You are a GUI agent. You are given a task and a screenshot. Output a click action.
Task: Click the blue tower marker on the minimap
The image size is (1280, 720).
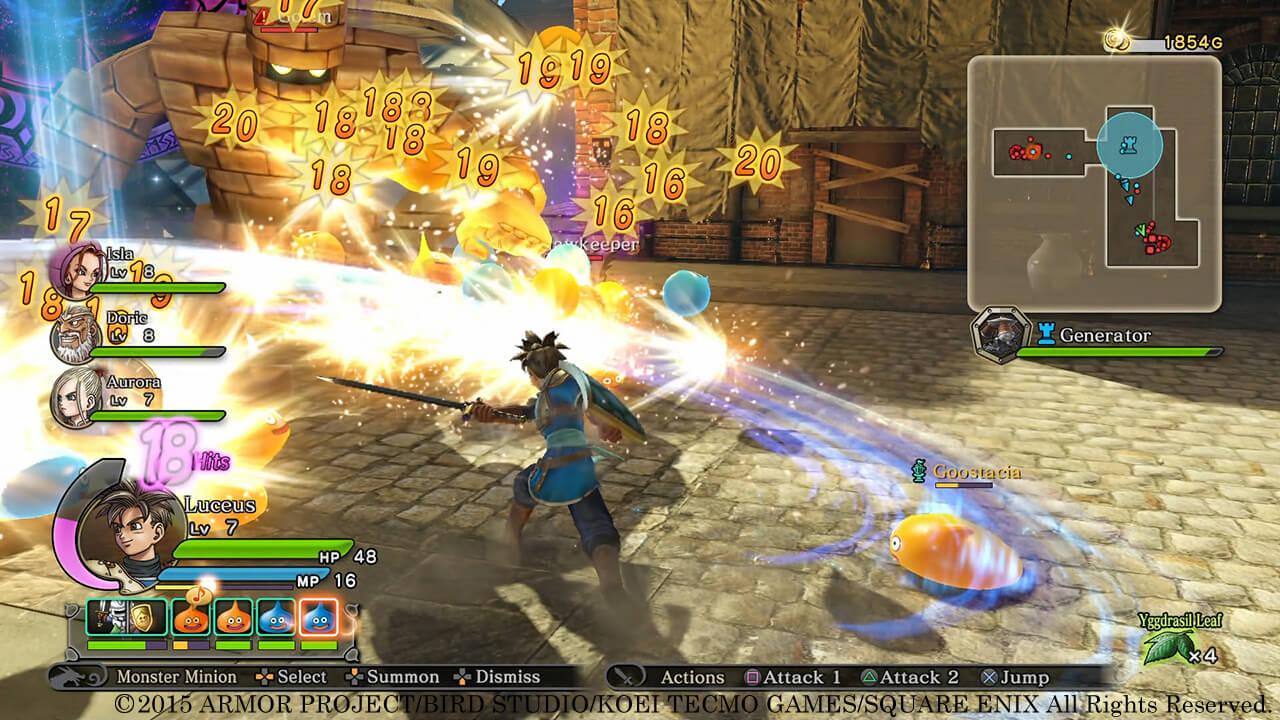[x=1129, y=146]
